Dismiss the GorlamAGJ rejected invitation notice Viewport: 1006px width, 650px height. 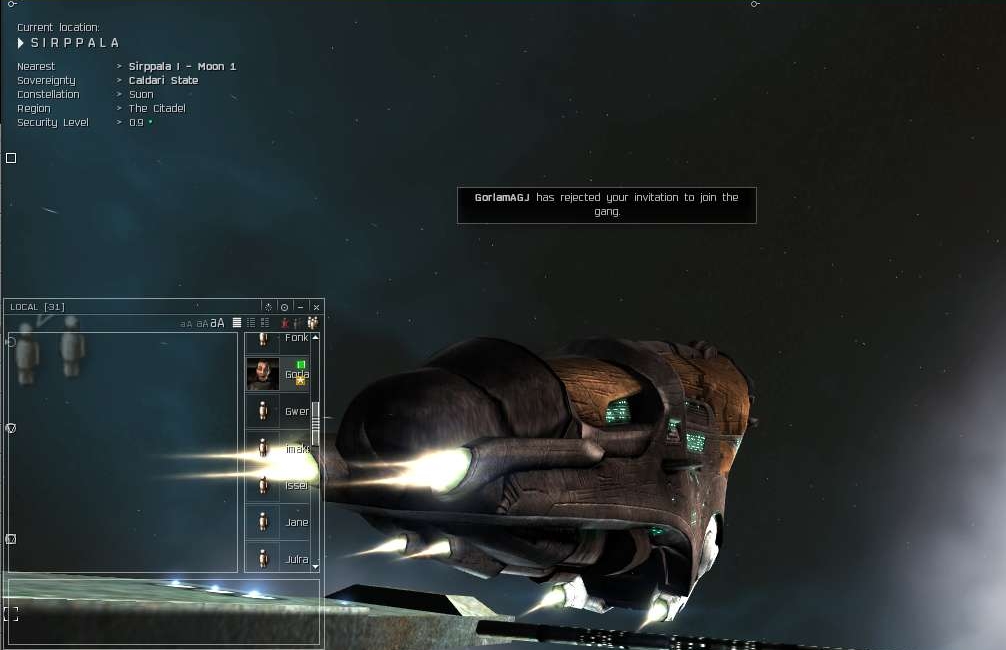606,204
